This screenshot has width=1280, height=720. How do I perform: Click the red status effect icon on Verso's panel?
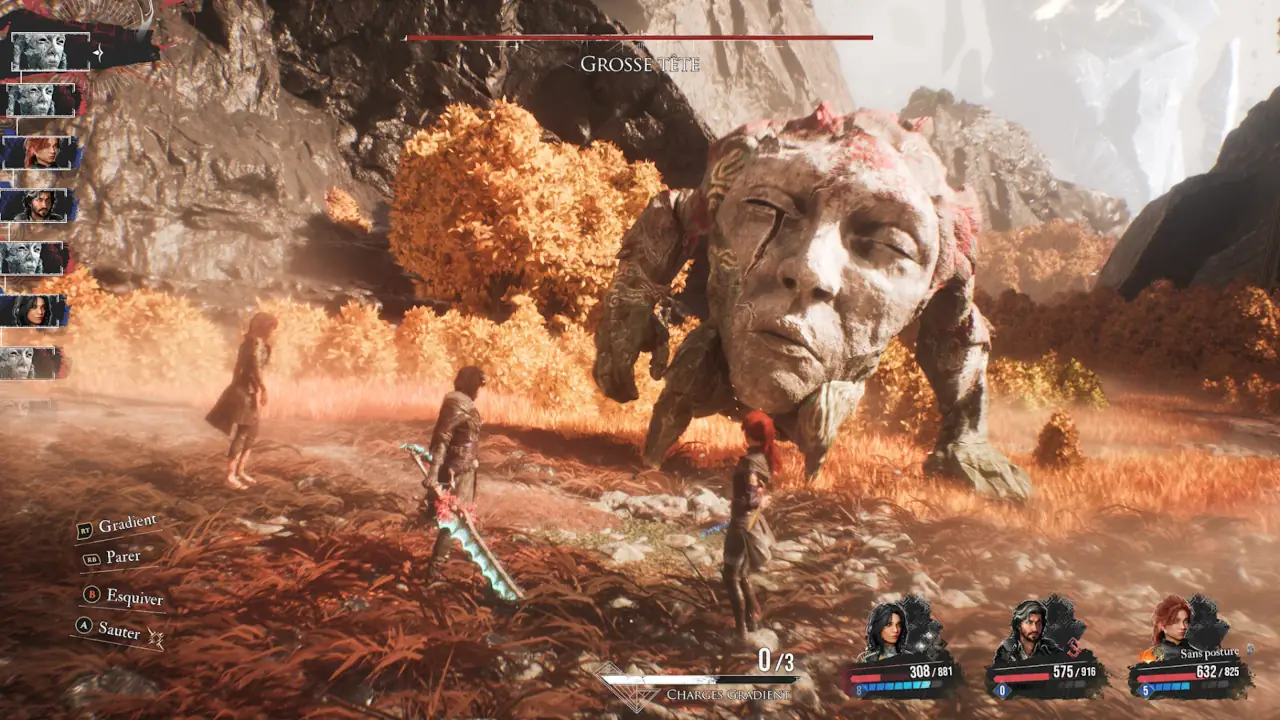pyautogui.click(x=1074, y=649)
